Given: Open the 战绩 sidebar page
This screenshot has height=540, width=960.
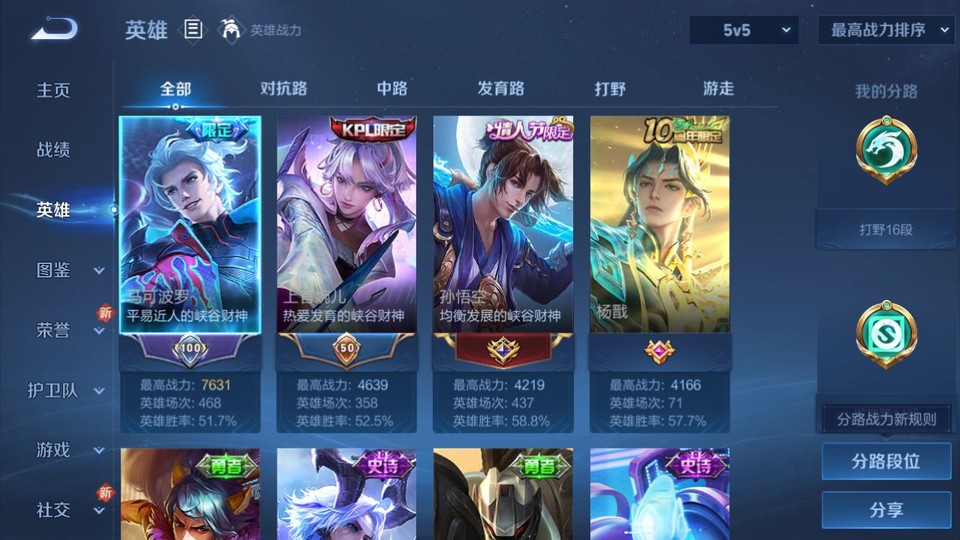Looking at the screenshot, I should coord(54,150).
